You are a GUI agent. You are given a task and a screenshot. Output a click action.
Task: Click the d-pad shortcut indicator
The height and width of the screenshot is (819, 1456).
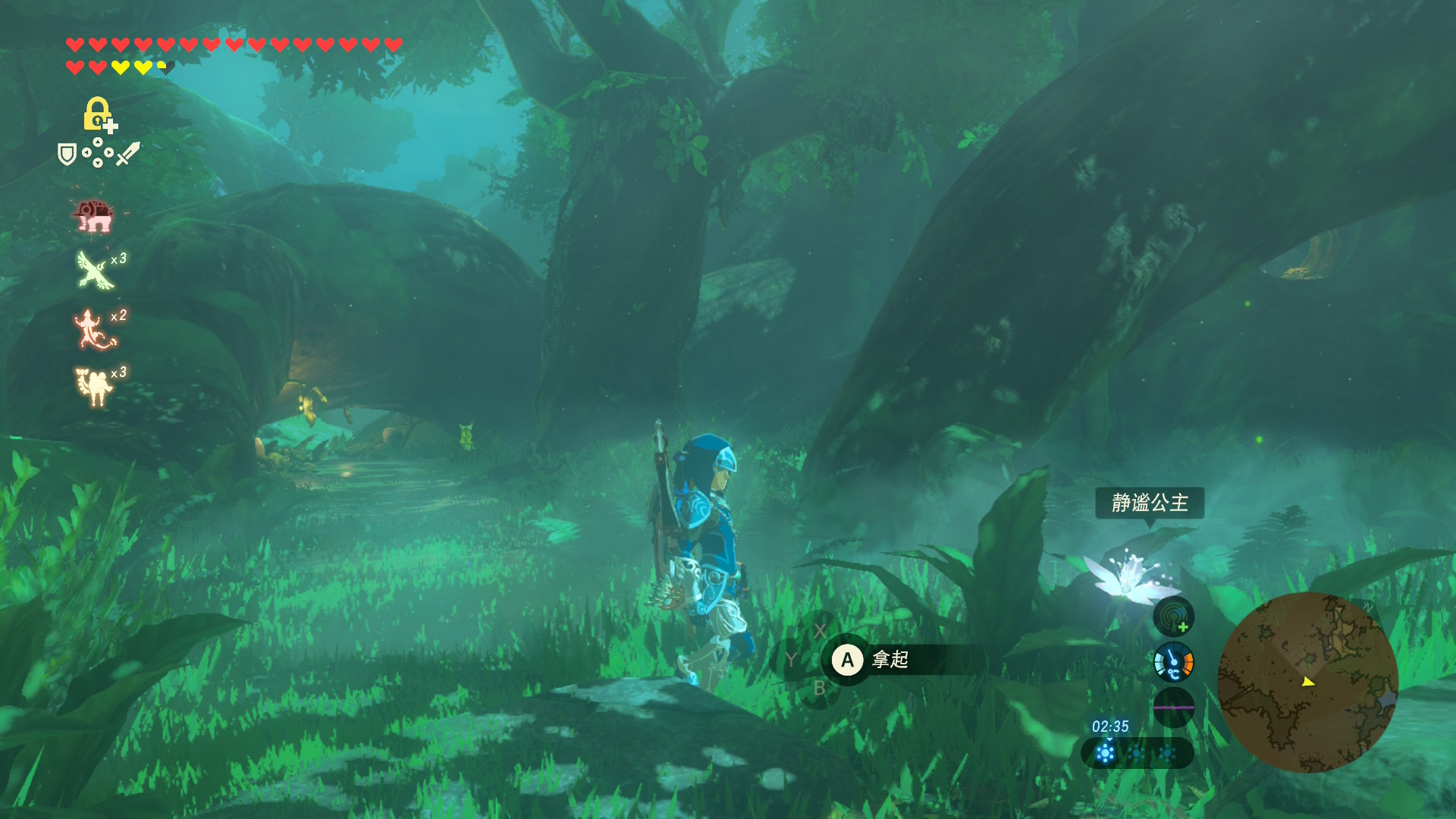97,153
